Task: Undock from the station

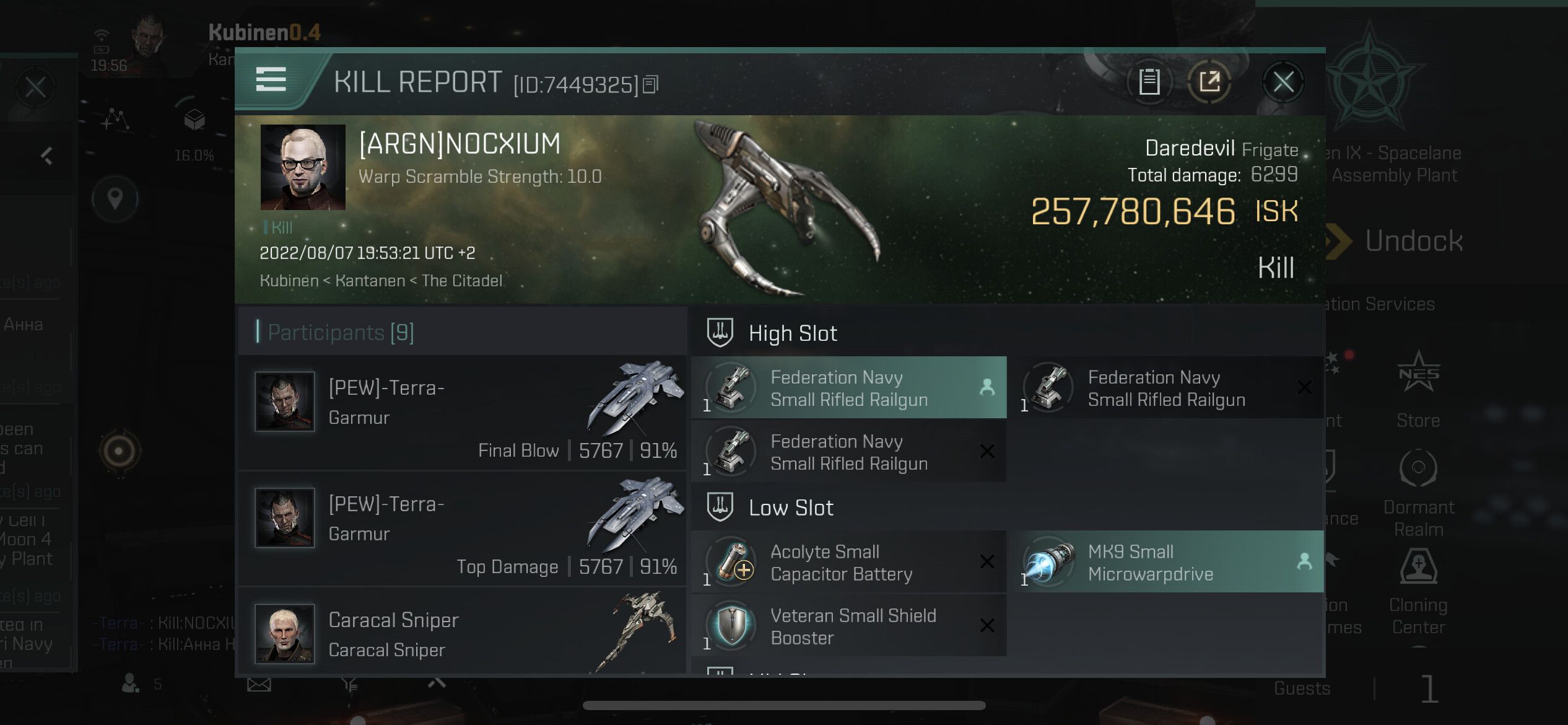Action: pos(1412,241)
